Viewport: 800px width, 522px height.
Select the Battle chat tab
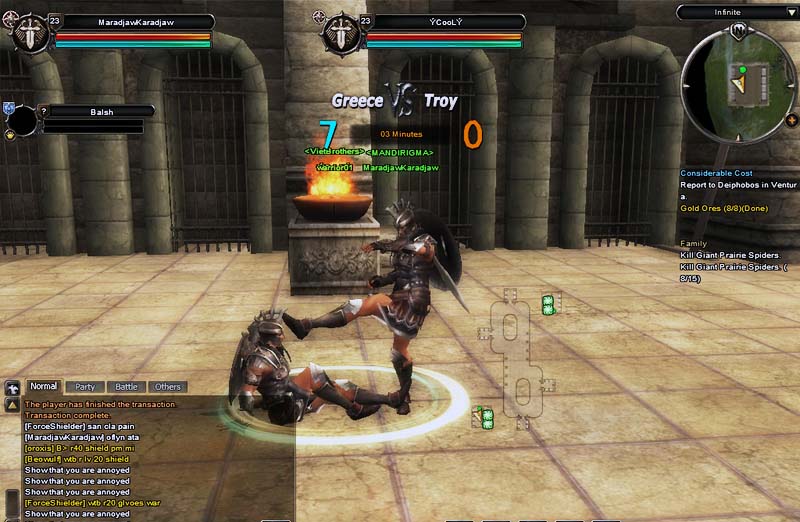coord(126,386)
